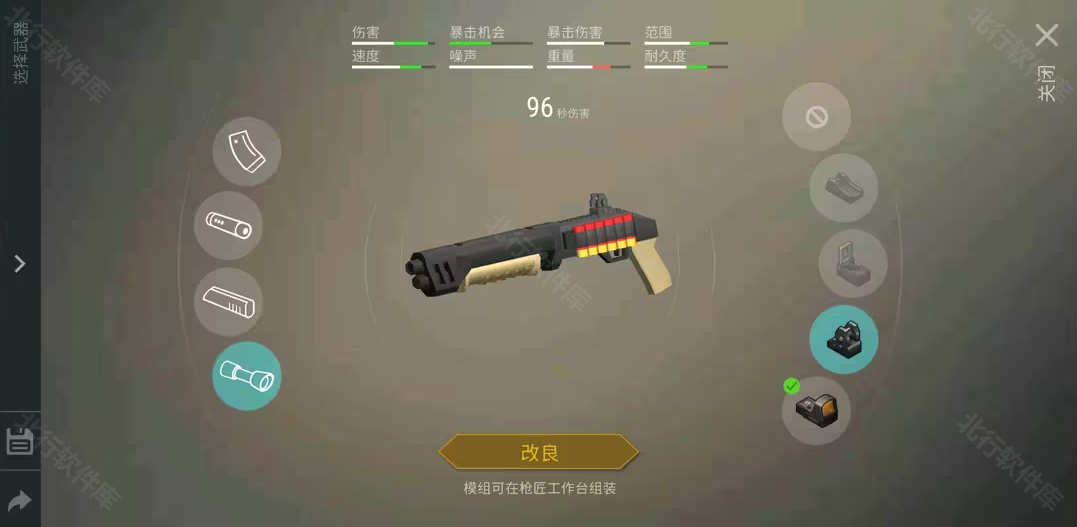Viewport: 1077px width, 527px height.
Task: Open the handguard mod category
Action: click(x=228, y=301)
